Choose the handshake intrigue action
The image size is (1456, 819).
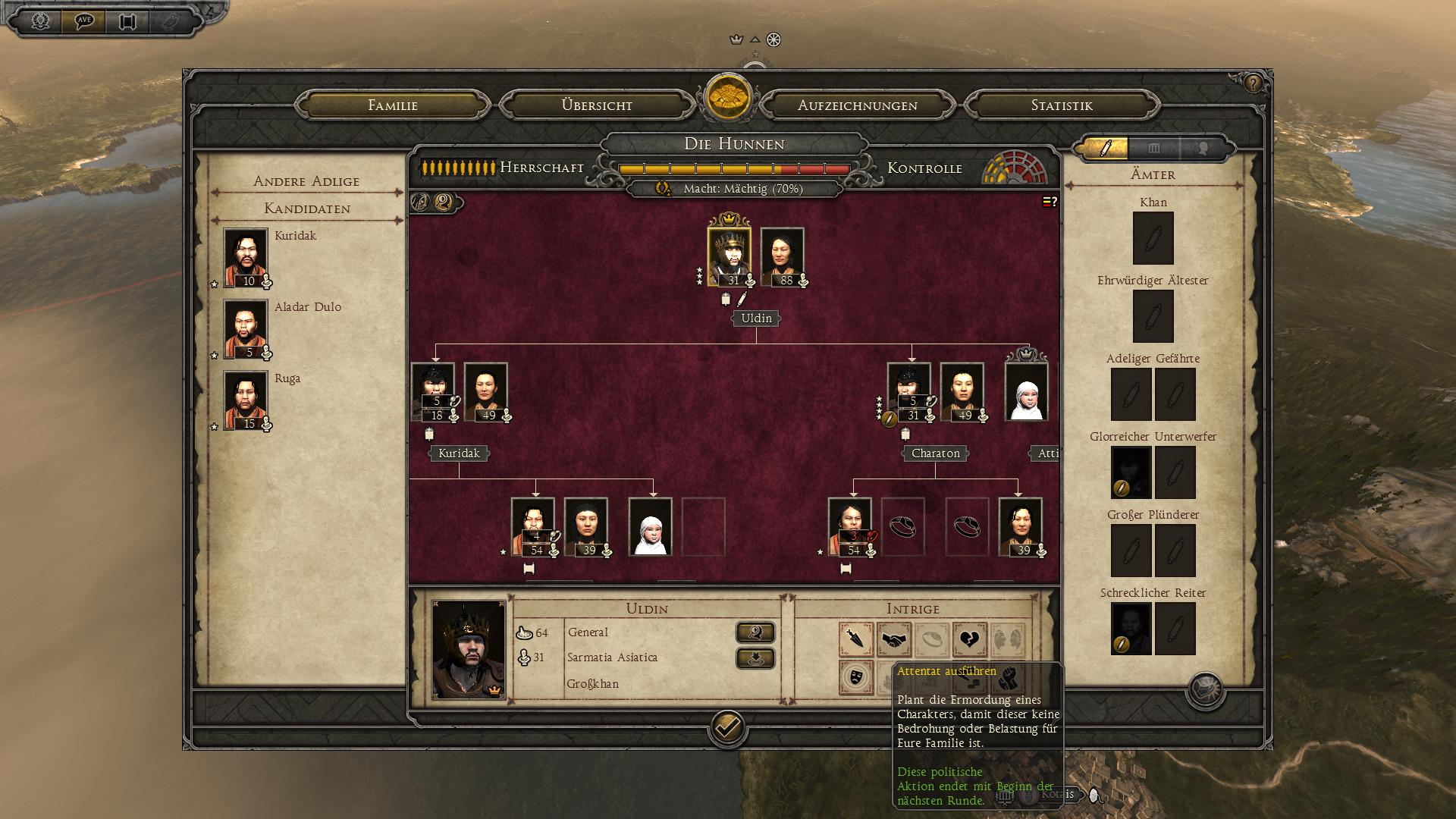[894, 640]
